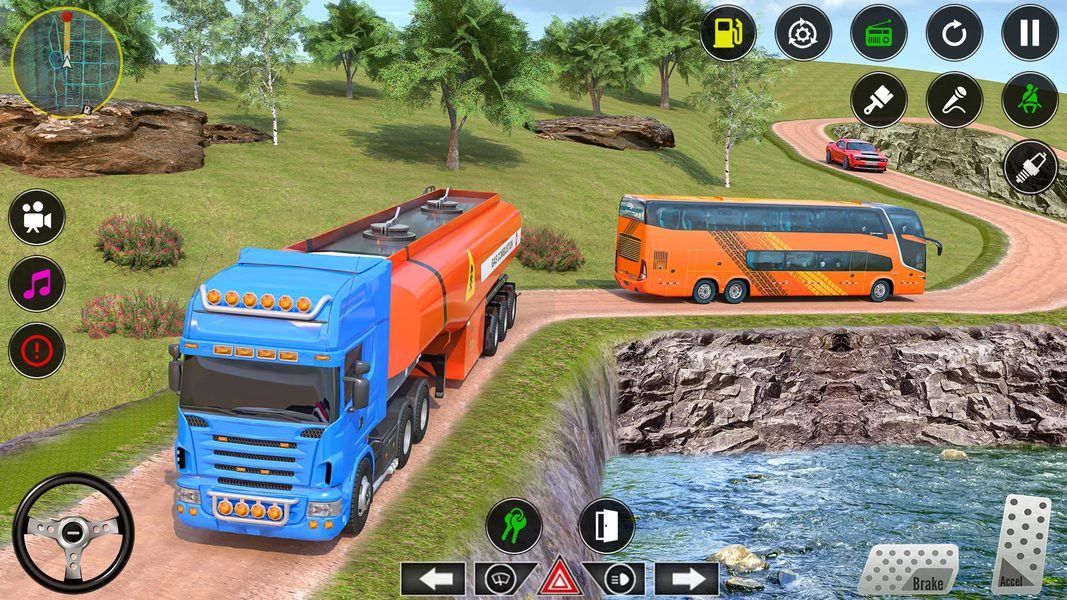Image resolution: width=1067 pixels, height=600 pixels.
Task: Toggle the pink music note button
Action: point(37,283)
